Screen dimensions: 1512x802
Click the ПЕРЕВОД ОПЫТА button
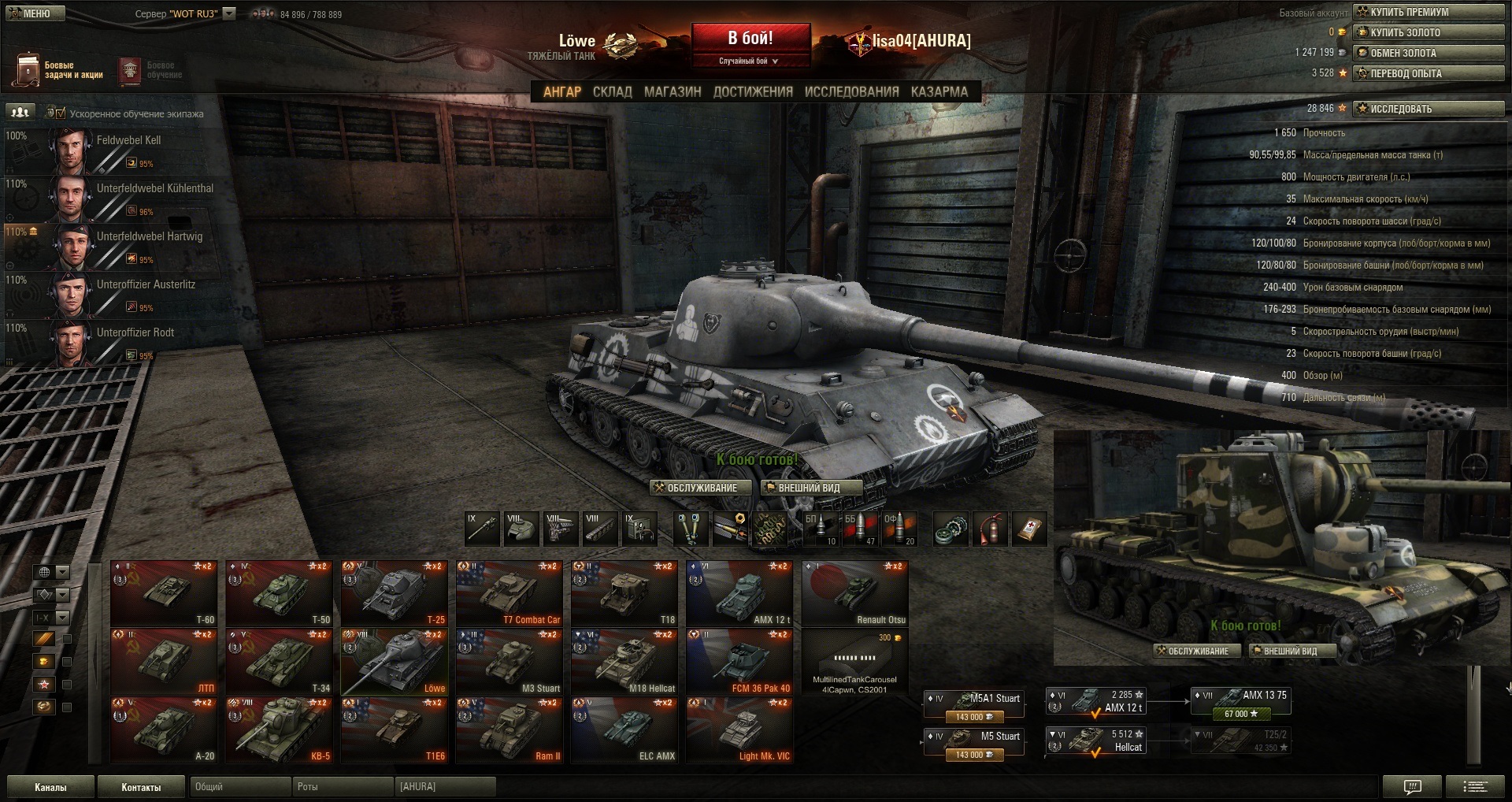tap(1428, 73)
